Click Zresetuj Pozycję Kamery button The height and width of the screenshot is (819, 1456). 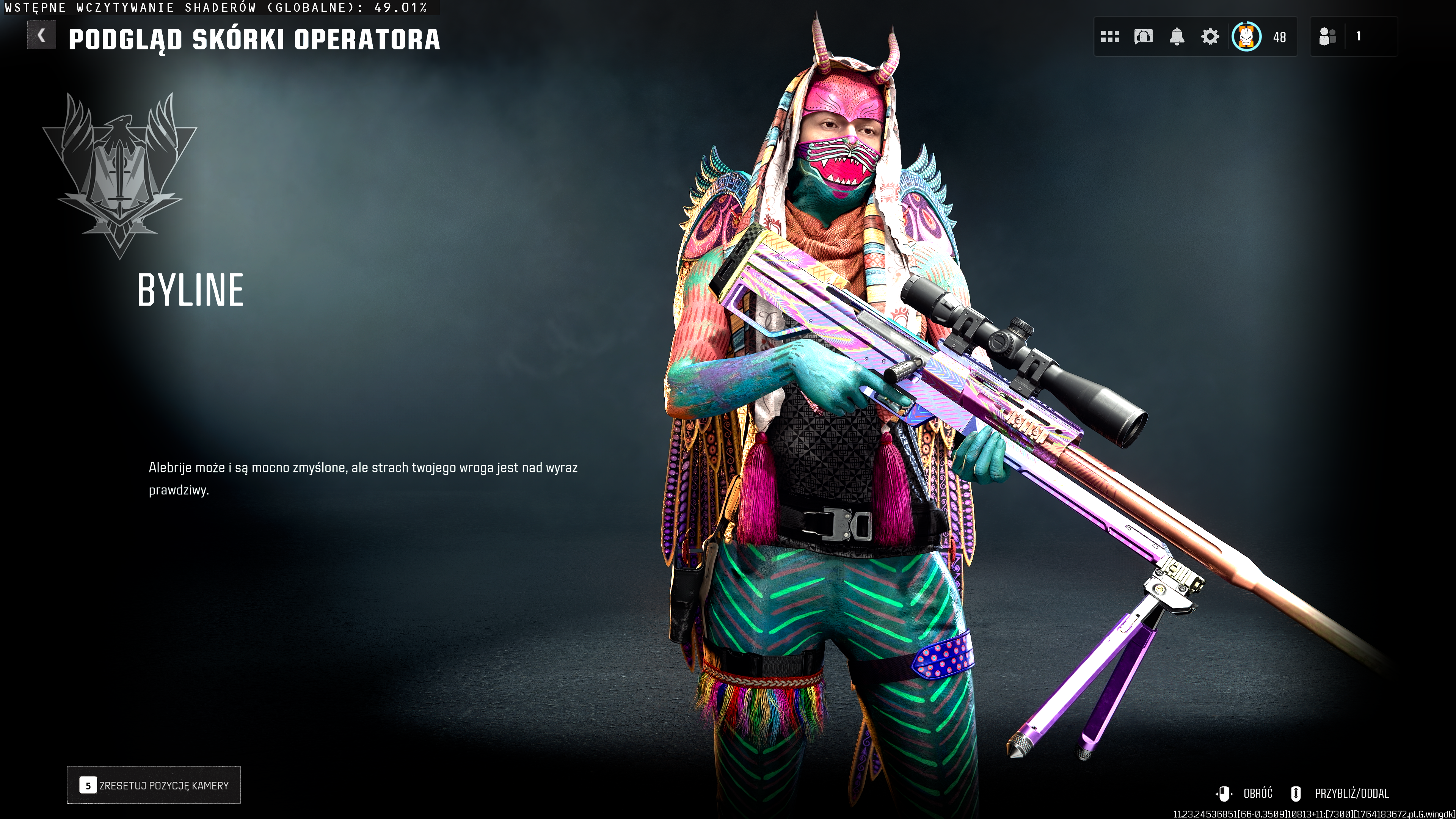coord(154,785)
